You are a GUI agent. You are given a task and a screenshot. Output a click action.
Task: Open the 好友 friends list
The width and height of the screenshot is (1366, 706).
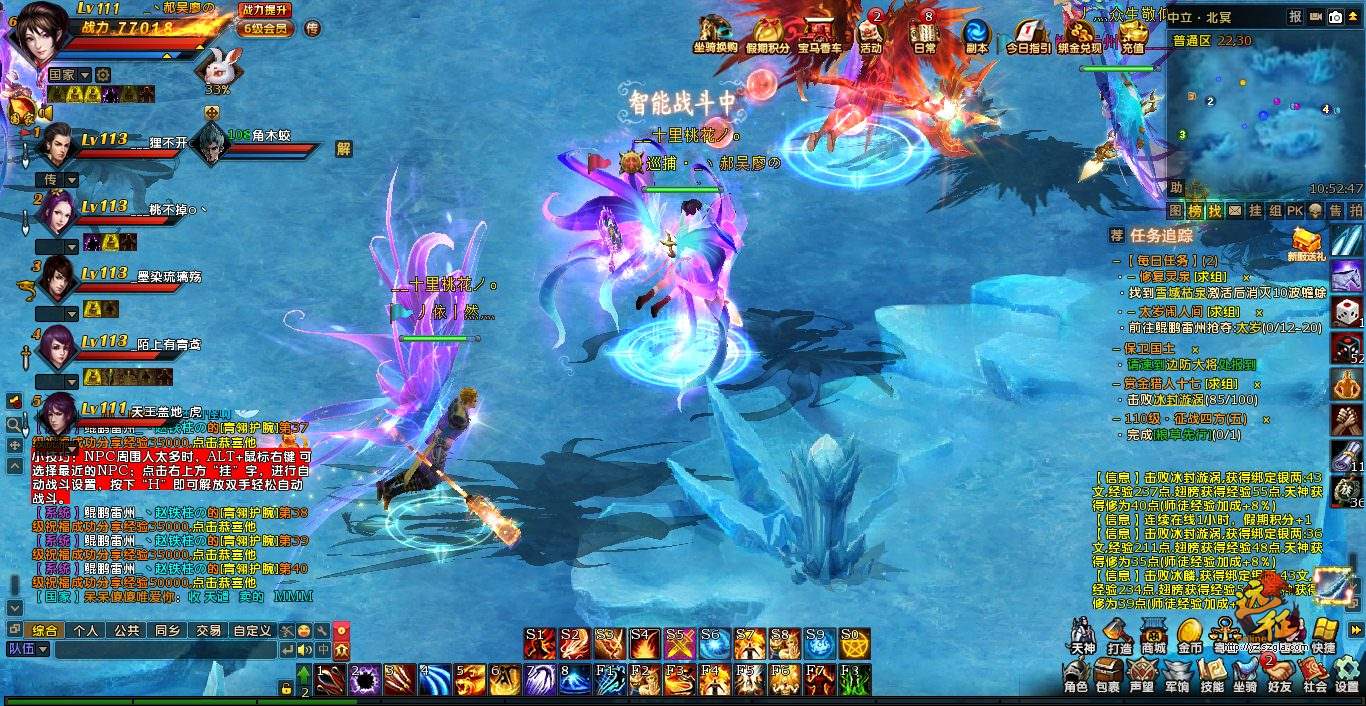coord(1279,677)
